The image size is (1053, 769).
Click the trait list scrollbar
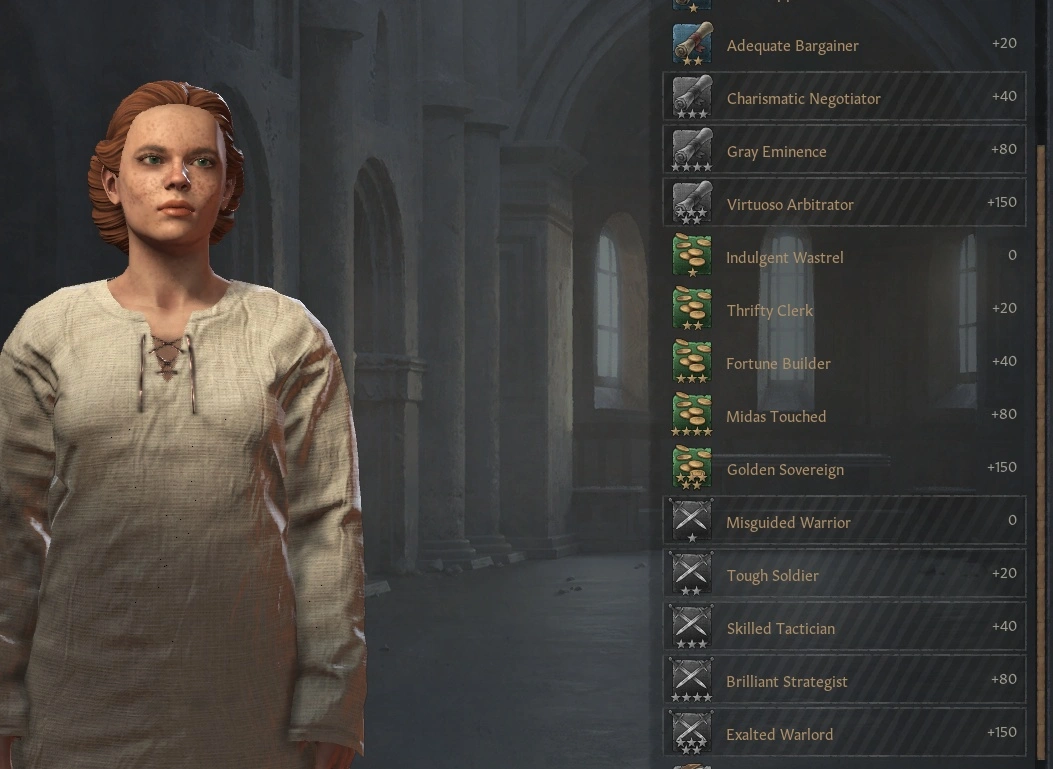[x=1041, y=400]
